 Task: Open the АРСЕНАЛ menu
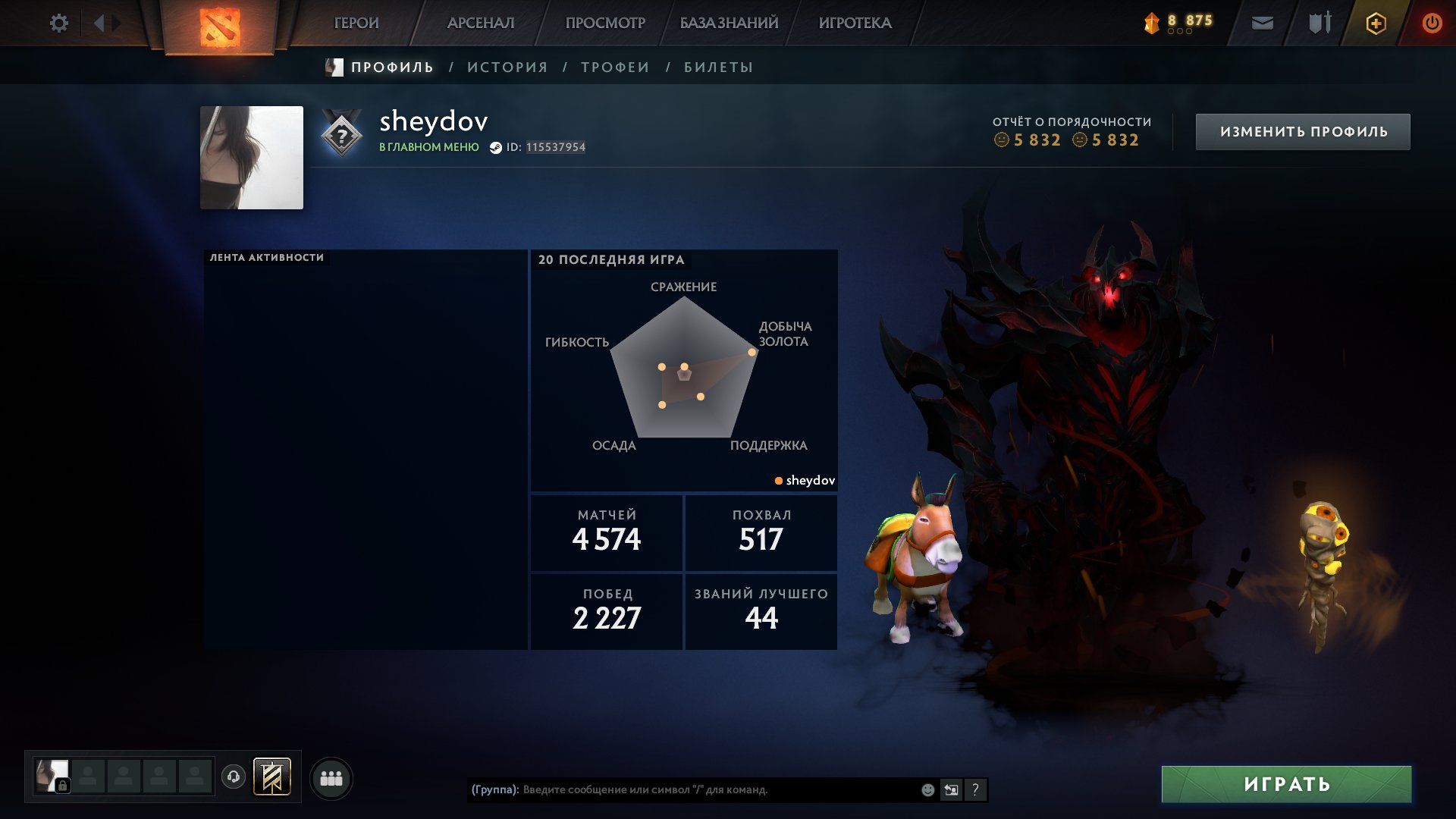pyautogui.click(x=481, y=24)
